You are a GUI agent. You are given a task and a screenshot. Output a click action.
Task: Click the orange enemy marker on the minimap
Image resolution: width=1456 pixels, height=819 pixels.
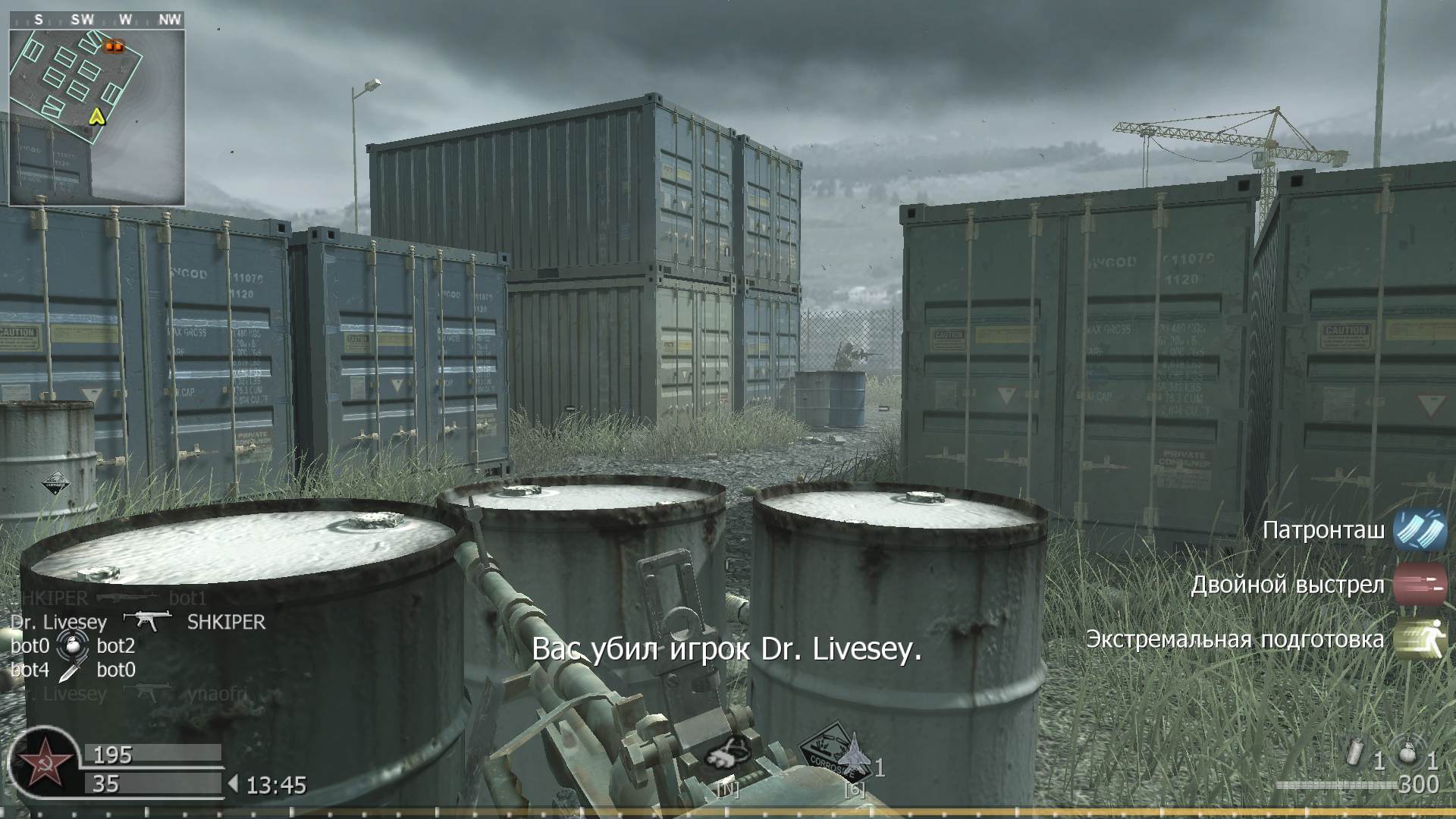(112, 47)
